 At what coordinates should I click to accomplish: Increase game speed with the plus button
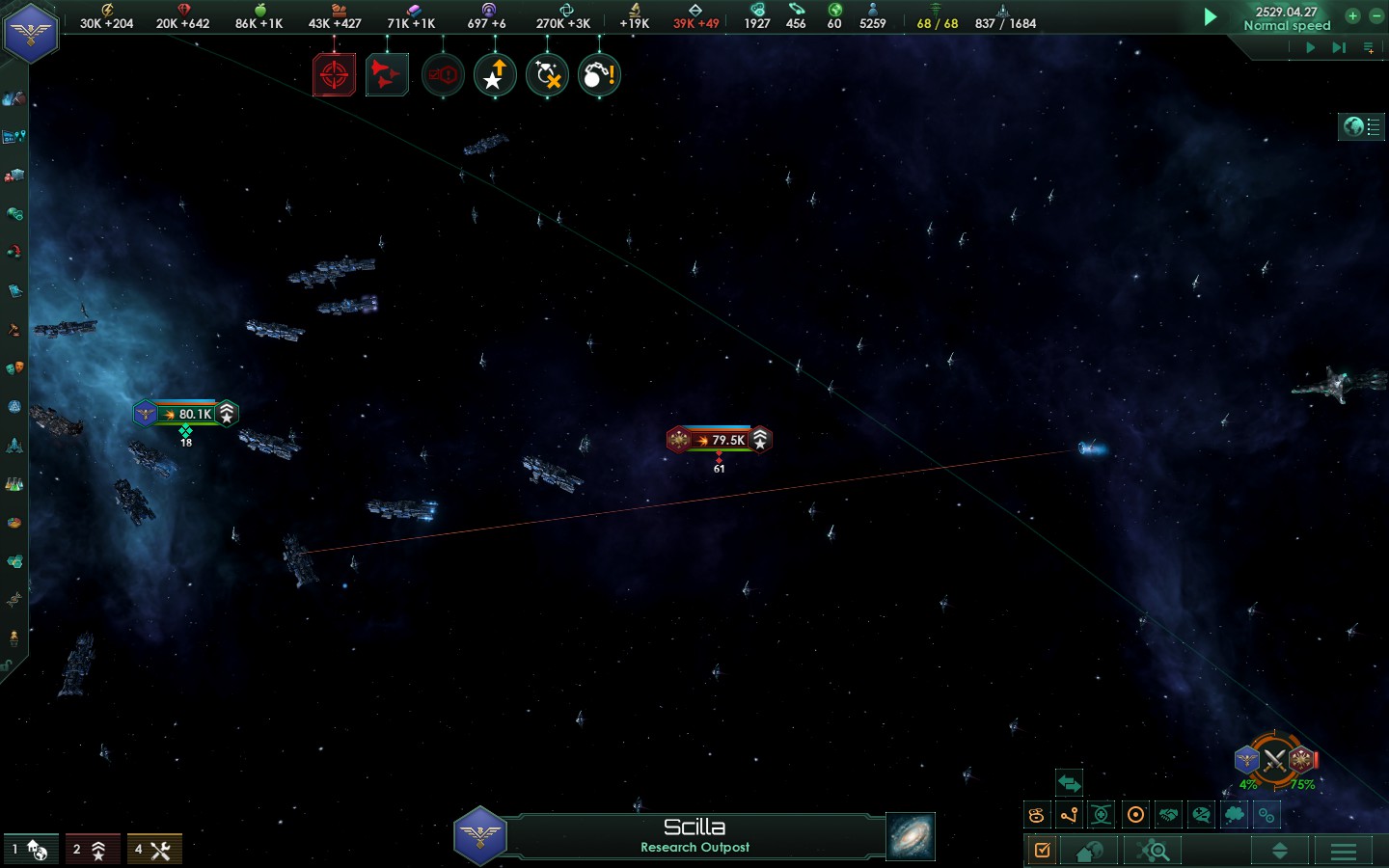(1352, 15)
